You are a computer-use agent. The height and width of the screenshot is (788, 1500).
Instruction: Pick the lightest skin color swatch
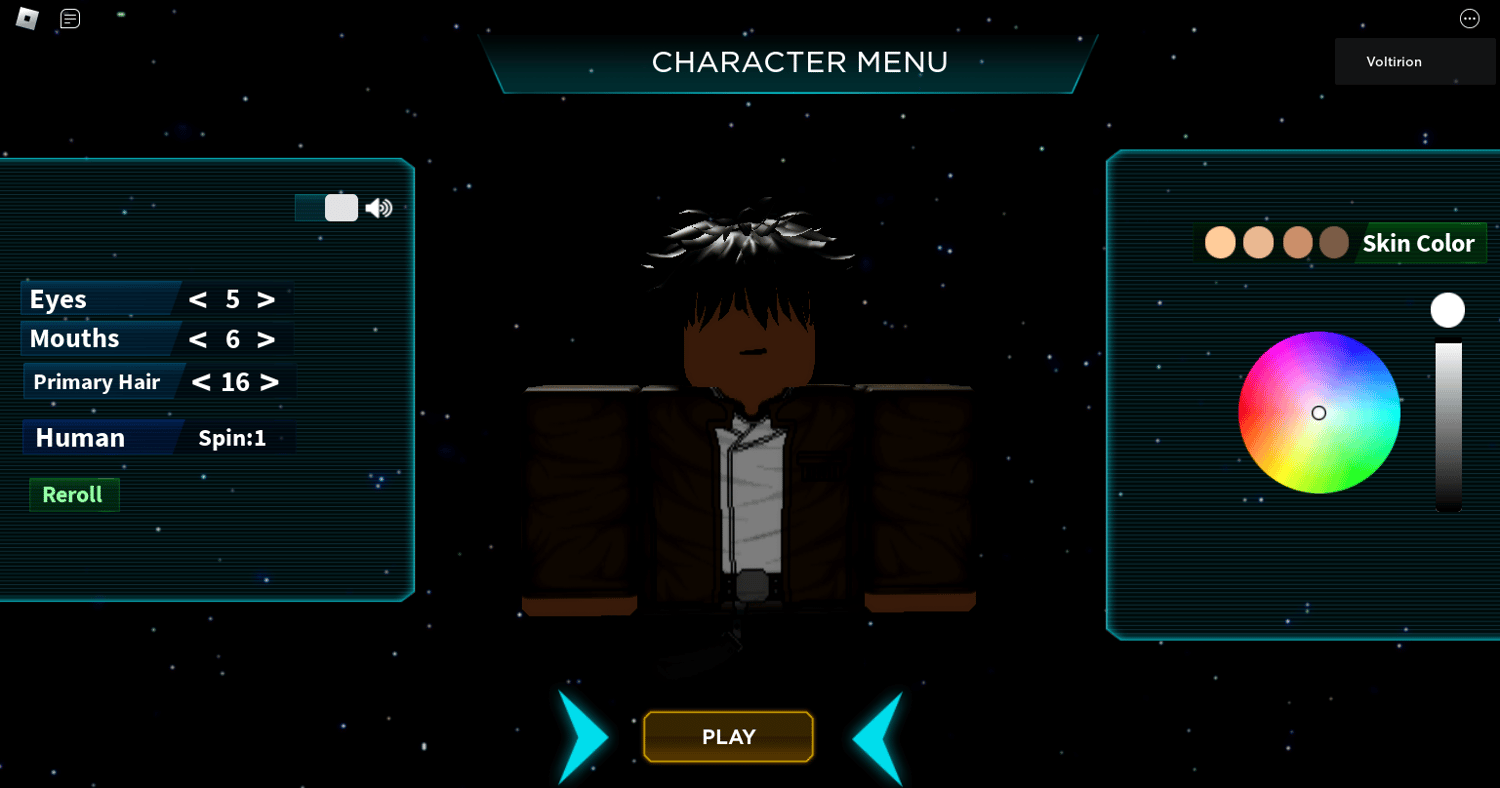1220,243
